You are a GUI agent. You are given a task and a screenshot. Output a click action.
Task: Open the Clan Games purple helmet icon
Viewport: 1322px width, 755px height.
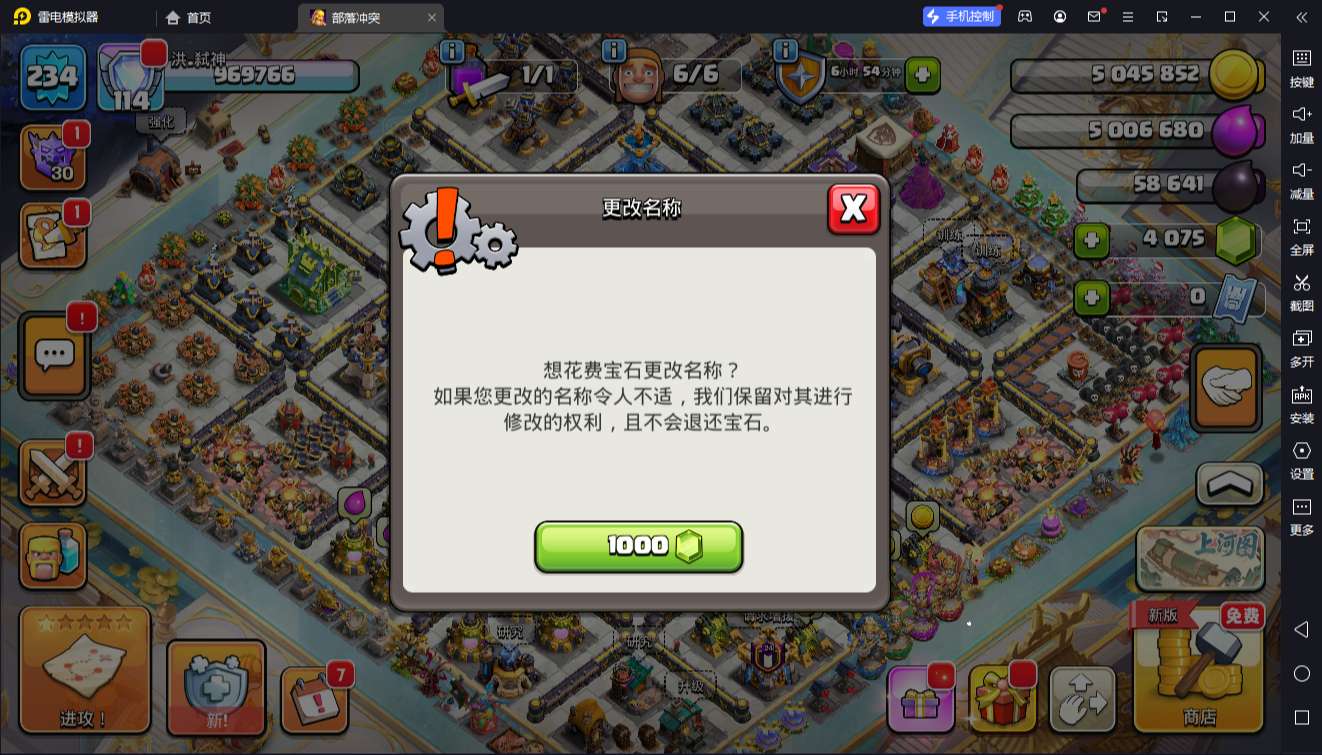pyautogui.click(x=53, y=158)
